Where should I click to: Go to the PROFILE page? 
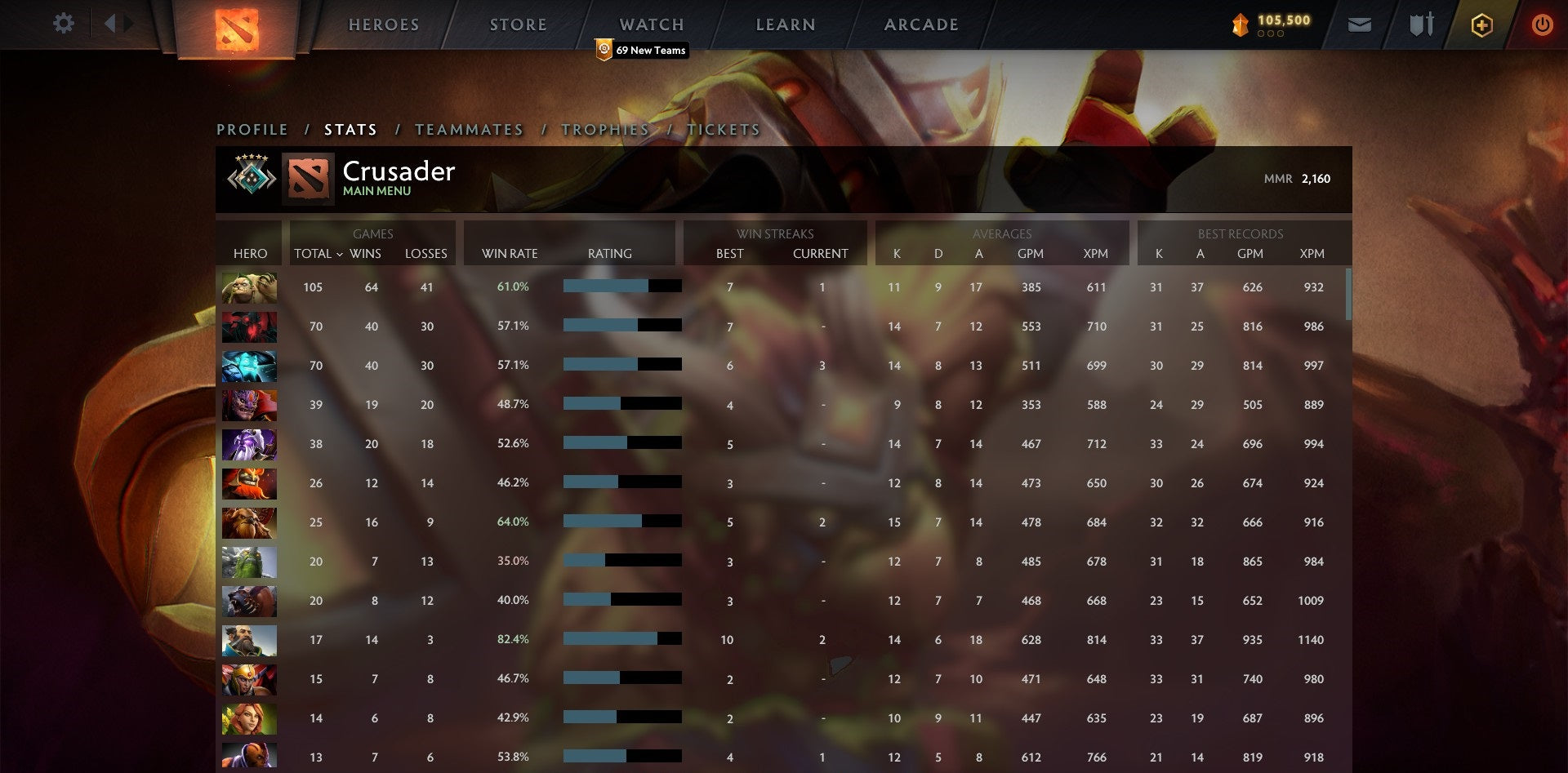pos(252,129)
